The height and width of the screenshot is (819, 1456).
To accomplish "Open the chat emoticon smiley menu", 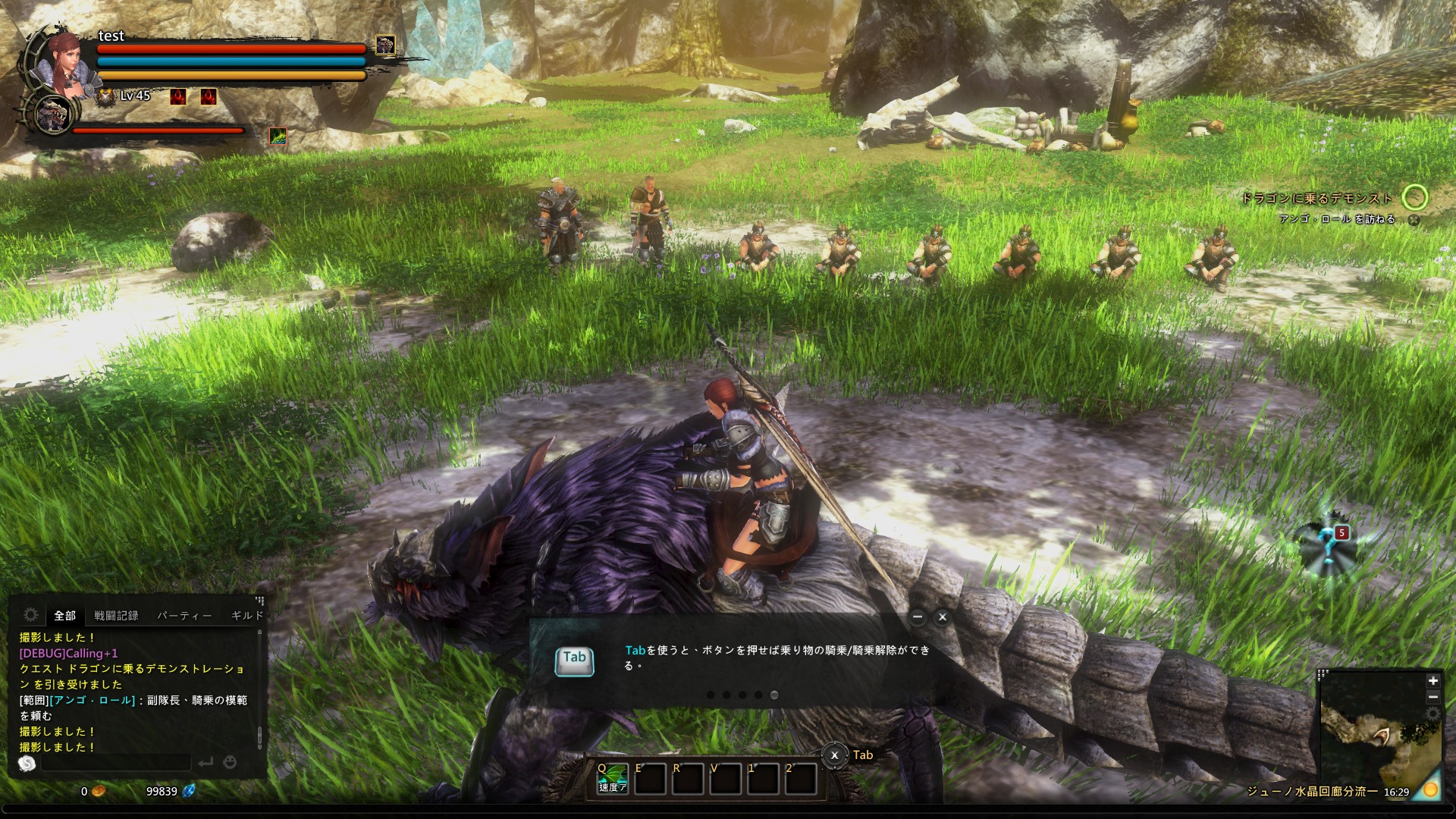I will click(231, 762).
